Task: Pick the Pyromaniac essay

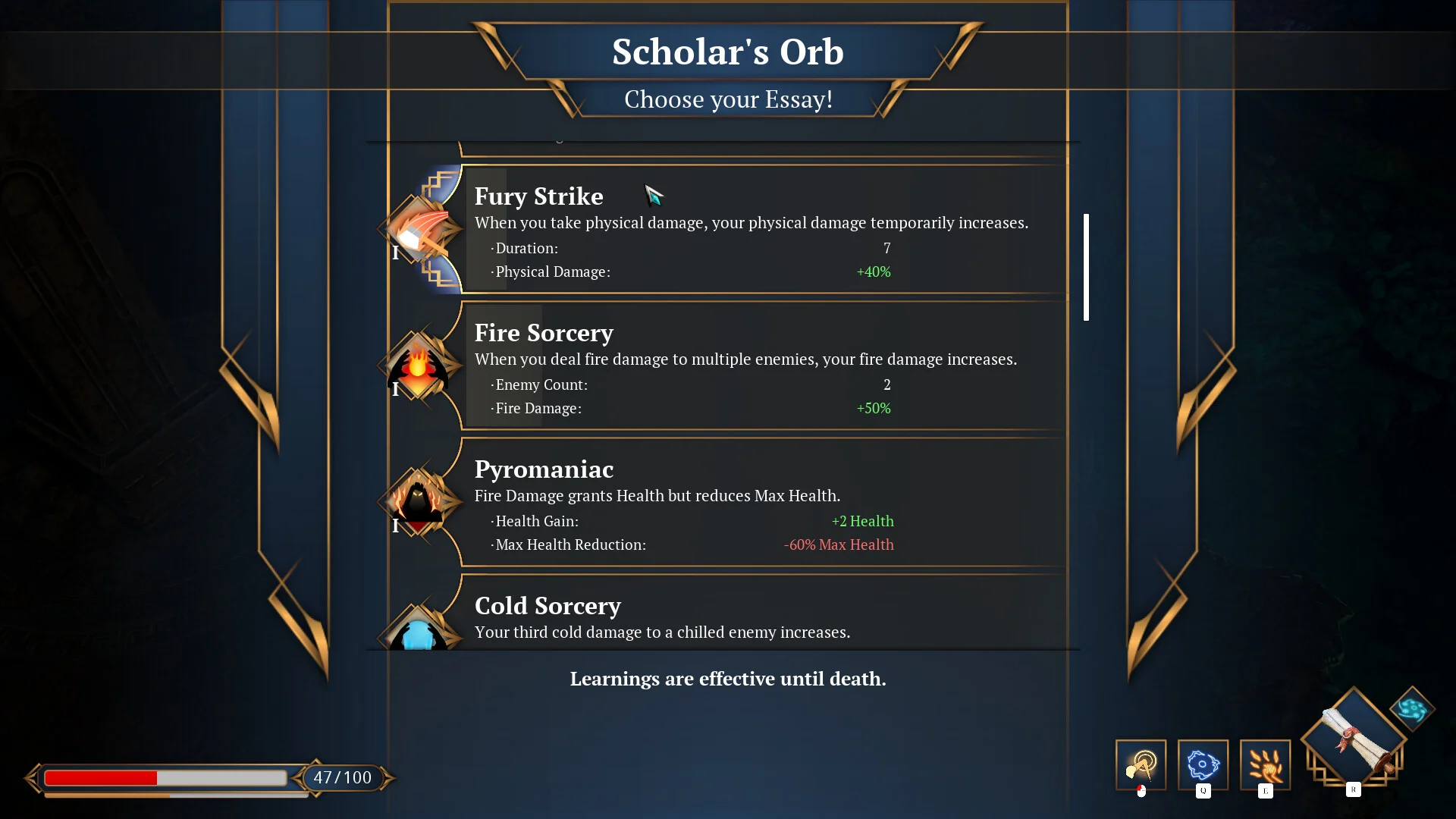Action: pos(758,502)
